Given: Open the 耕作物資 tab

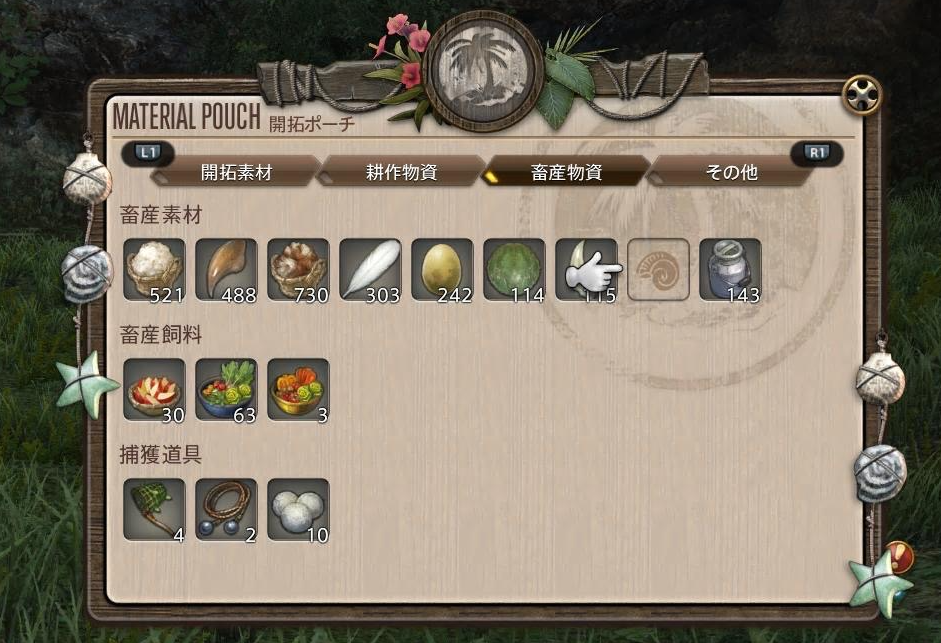Looking at the screenshot, I should (401, 171).
